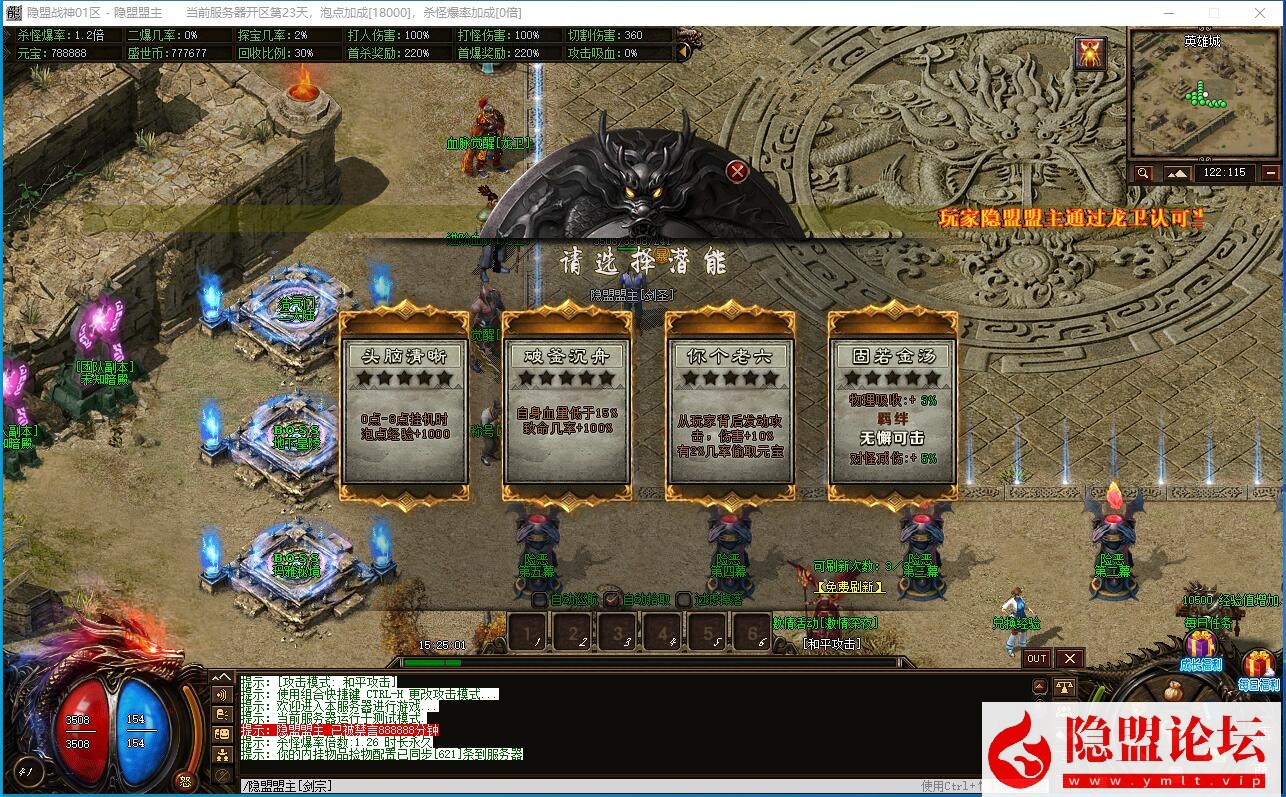Image resolution: width=1286 pixels, height=797 pixels.
Task: Enable the 自动拾取 auto-pickup checkbox
Action: (609, 598)
